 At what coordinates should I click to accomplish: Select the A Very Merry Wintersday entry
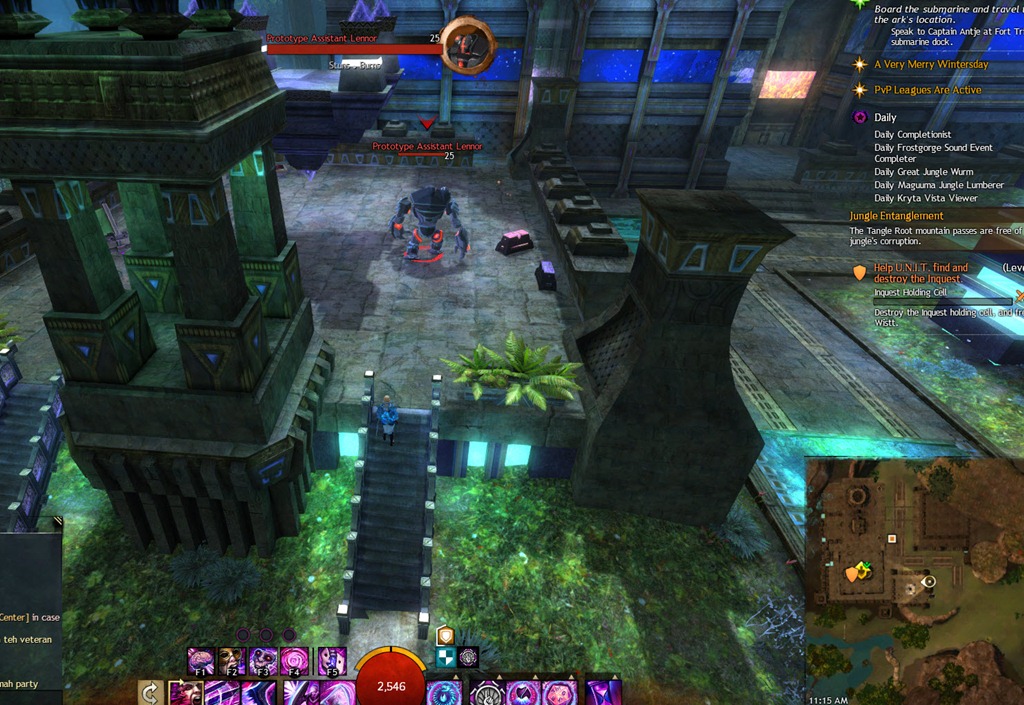coord(930,65)
